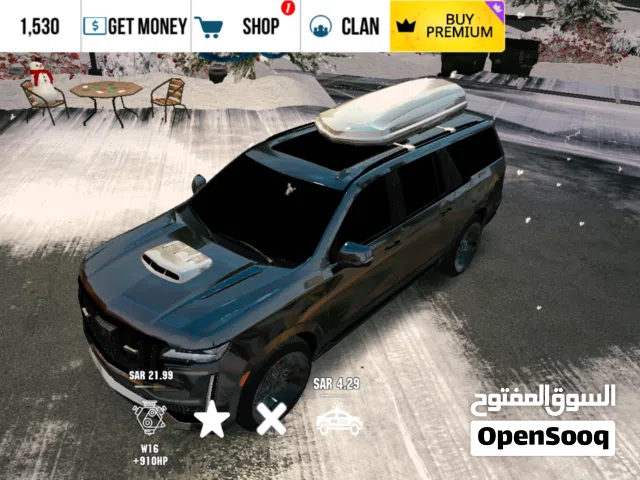Click the white star icon
Viewport: 640px width, 480px height.
[x=212, y=418]
